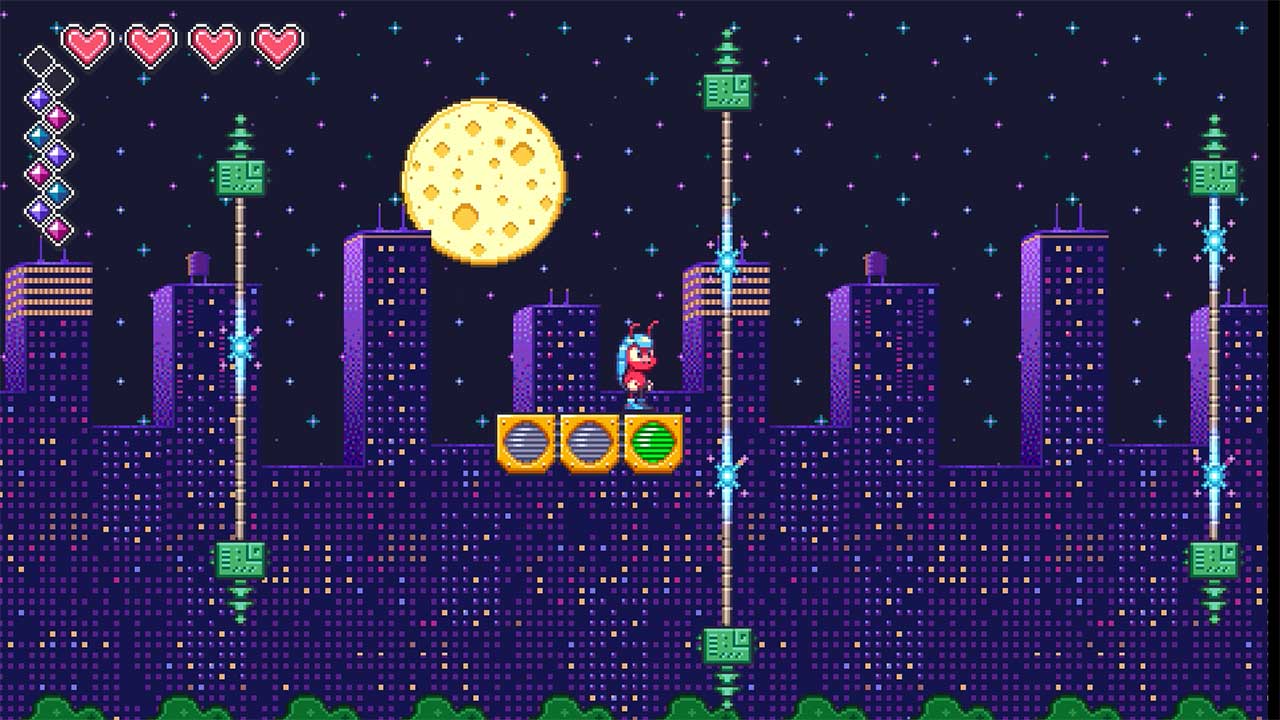Open the white diamond at the top of the gem column

pos(40,58)
